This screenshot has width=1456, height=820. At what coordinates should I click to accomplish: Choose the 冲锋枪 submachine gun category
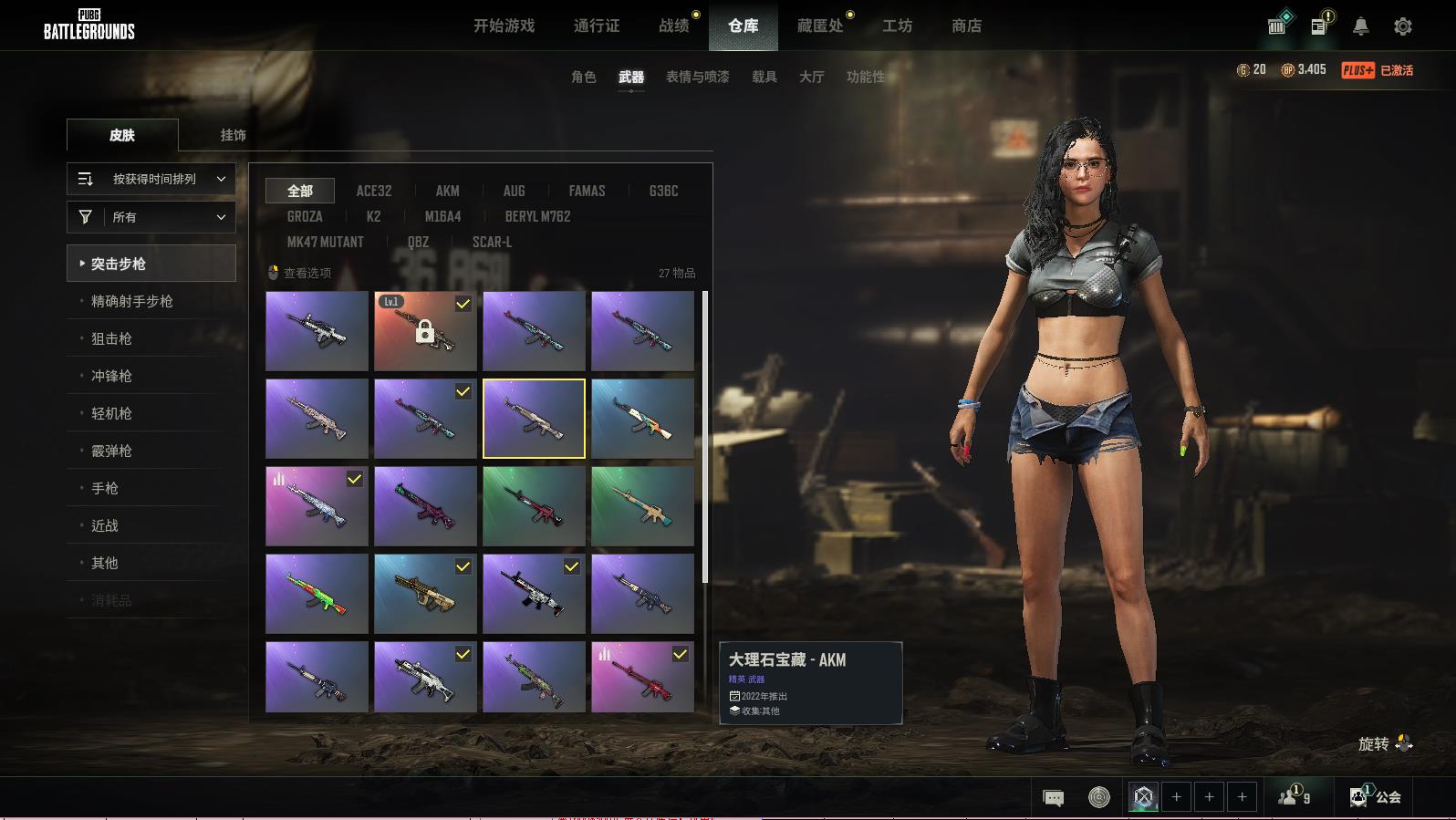pos(111,376)
